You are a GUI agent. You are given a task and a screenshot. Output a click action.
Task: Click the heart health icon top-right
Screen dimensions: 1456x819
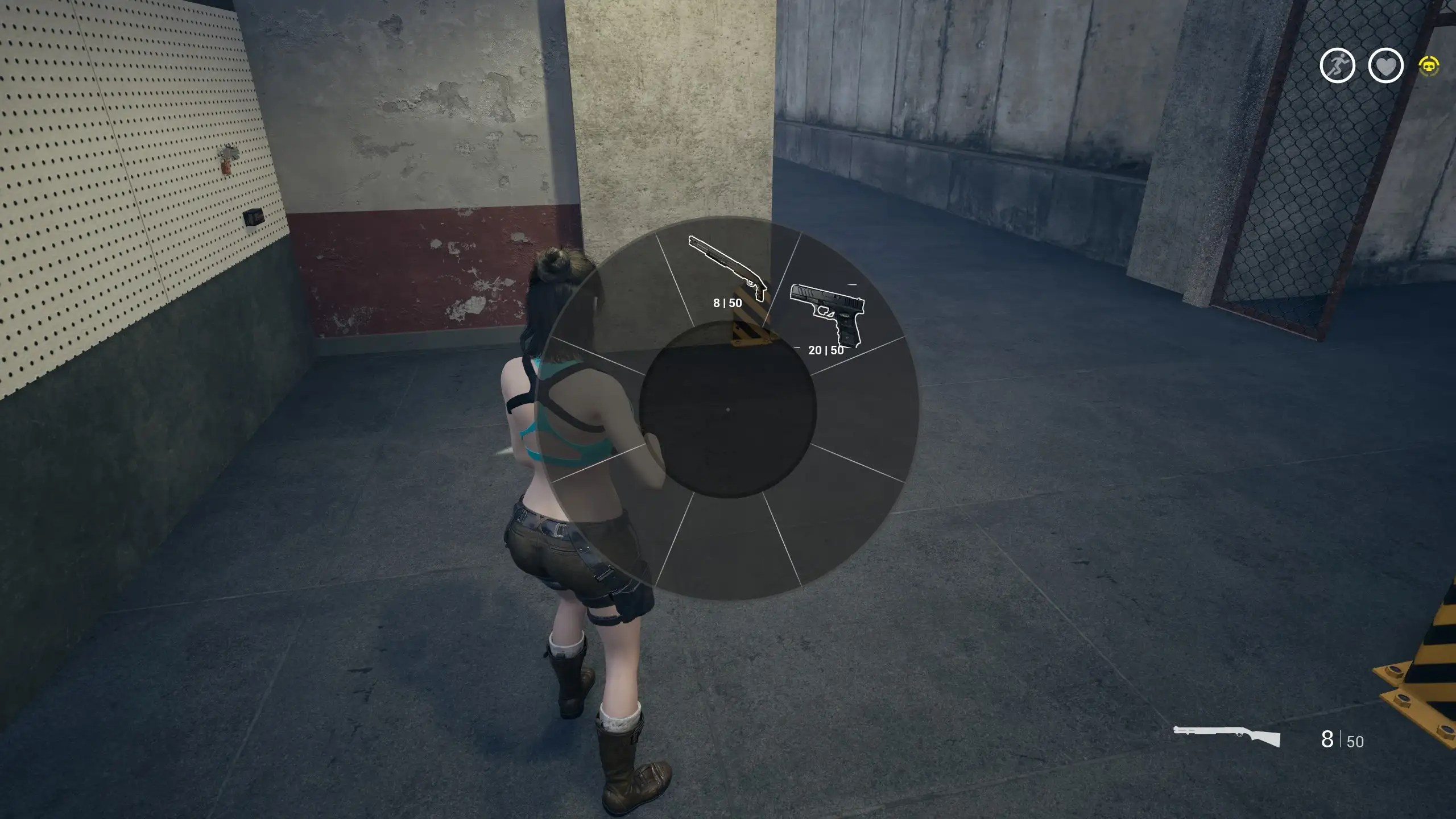point(1385,65)
